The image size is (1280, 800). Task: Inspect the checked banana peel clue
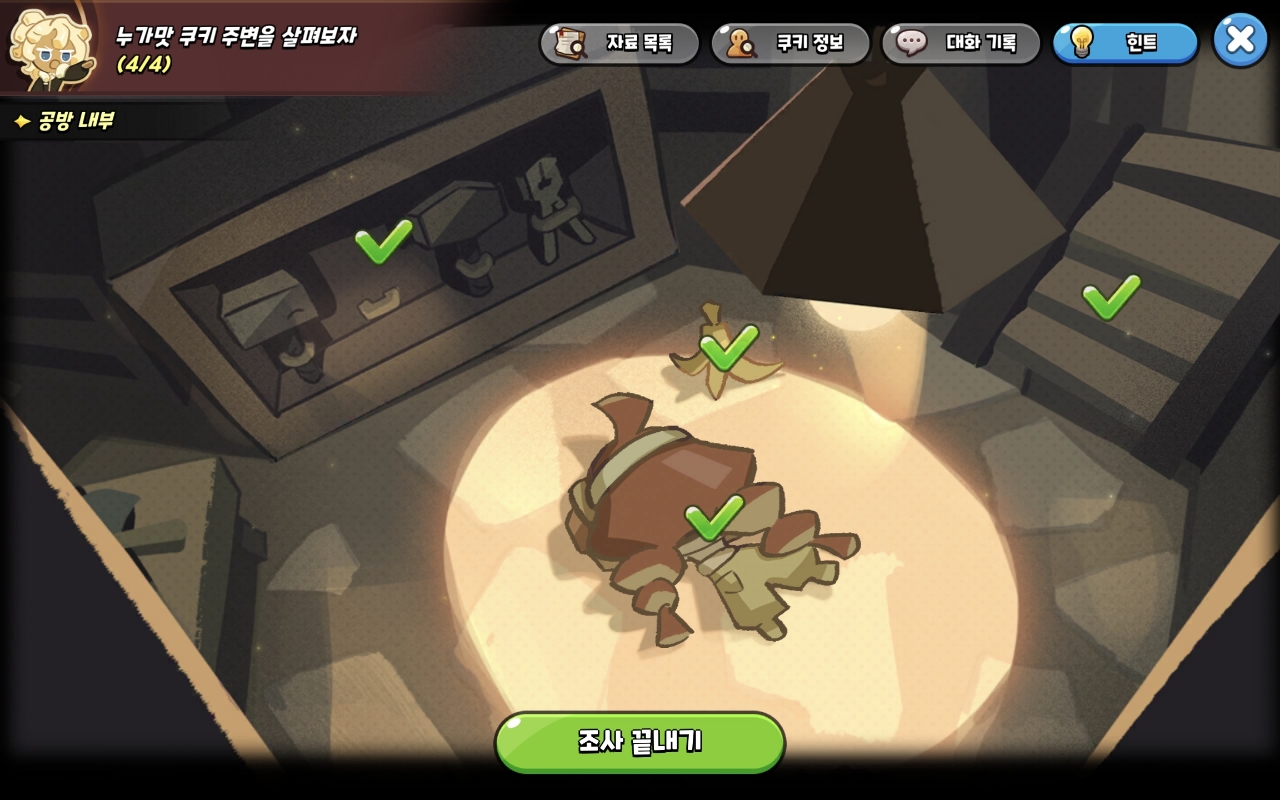[x=728, y=347]
